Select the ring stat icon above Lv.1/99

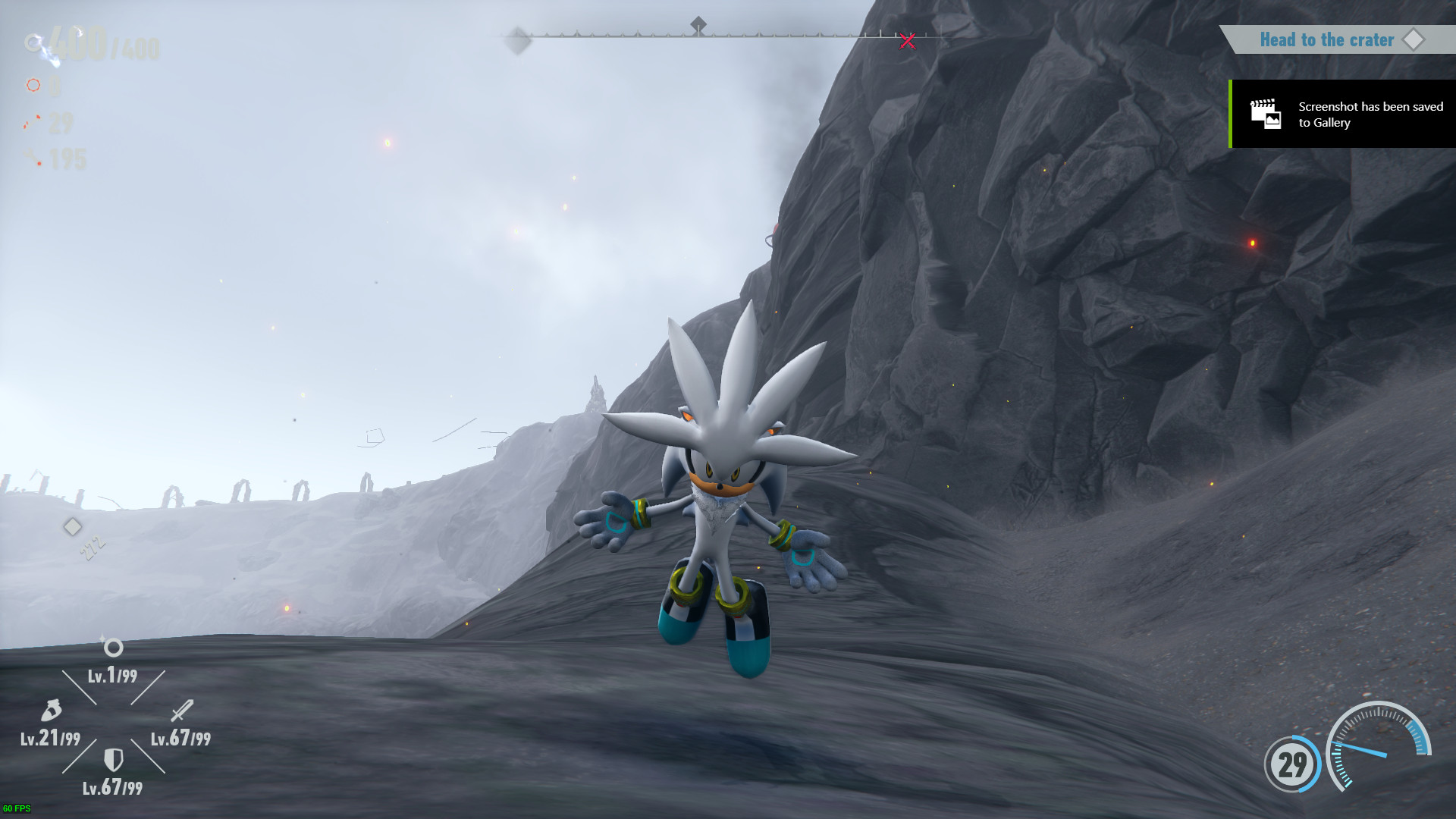tap(112, 648)
